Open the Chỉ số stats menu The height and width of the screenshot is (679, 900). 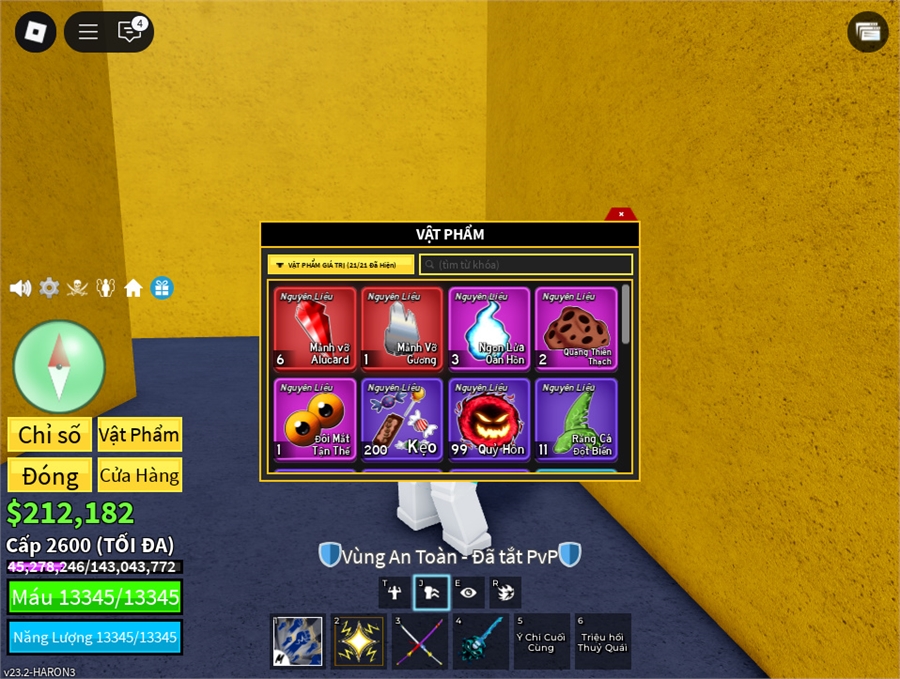pyautogui.click(x=49, y=435)
